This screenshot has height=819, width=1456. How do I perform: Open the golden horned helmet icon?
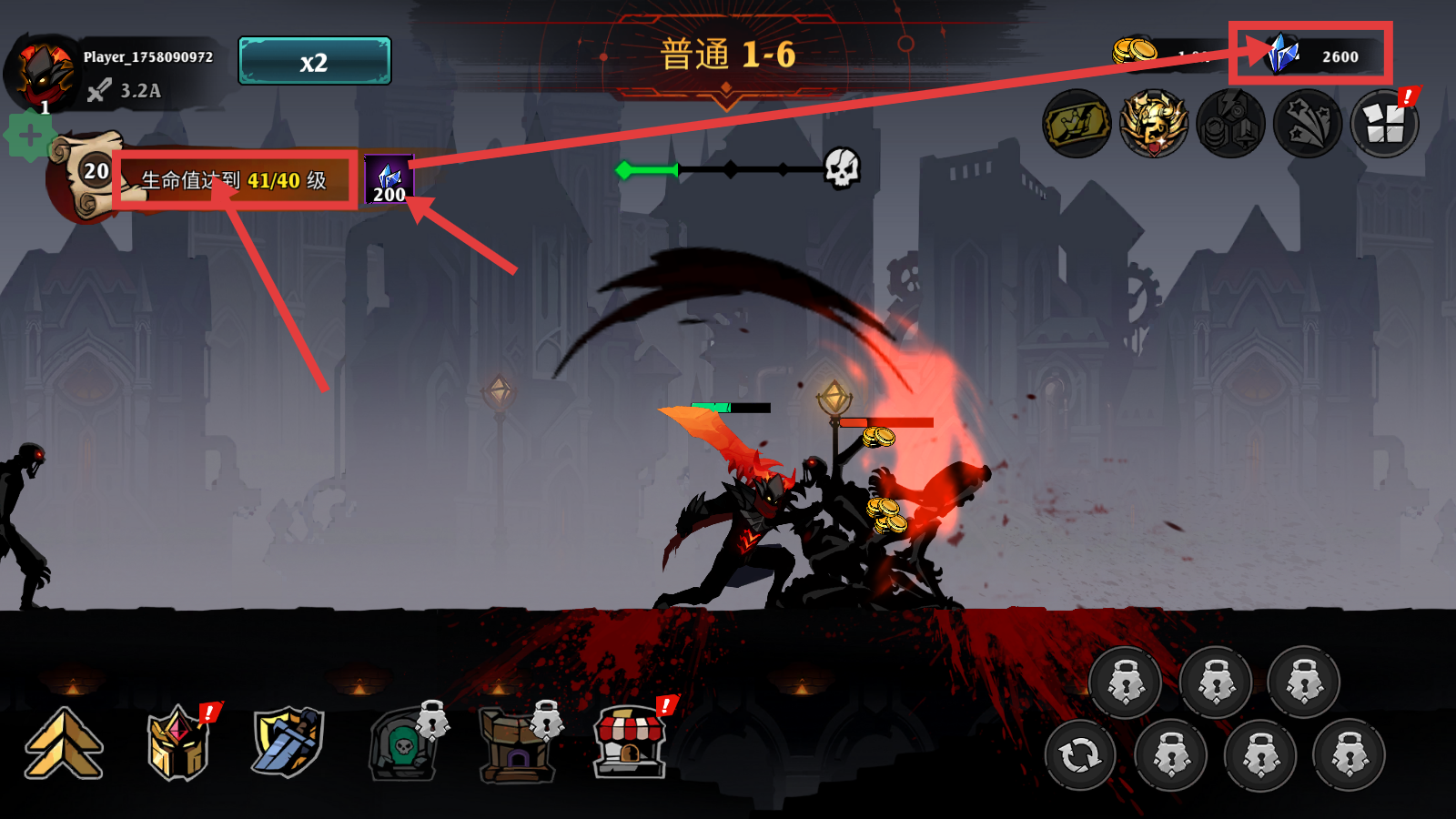click(1154, 124)
